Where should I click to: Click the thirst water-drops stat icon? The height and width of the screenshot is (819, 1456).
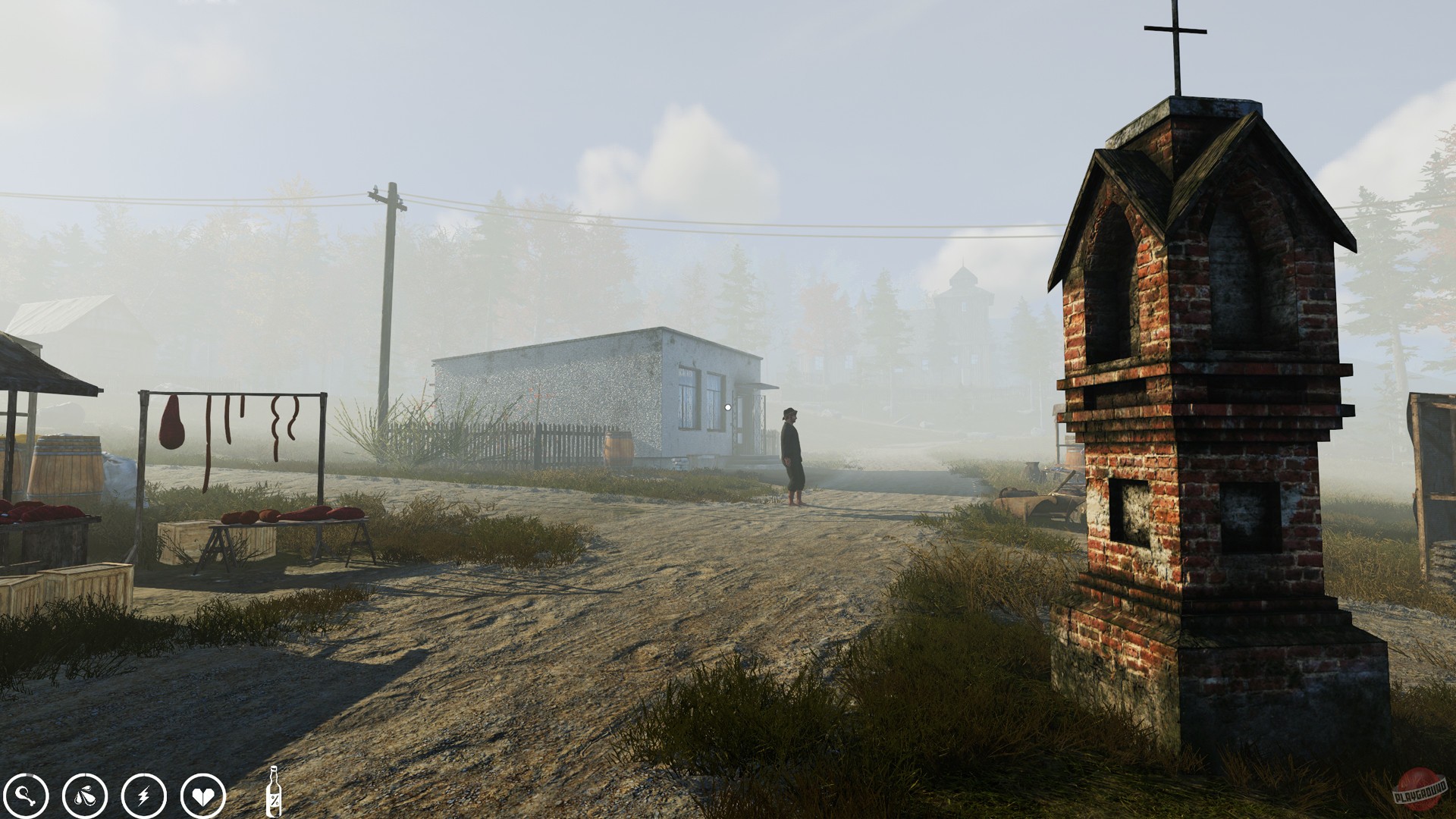86,796
